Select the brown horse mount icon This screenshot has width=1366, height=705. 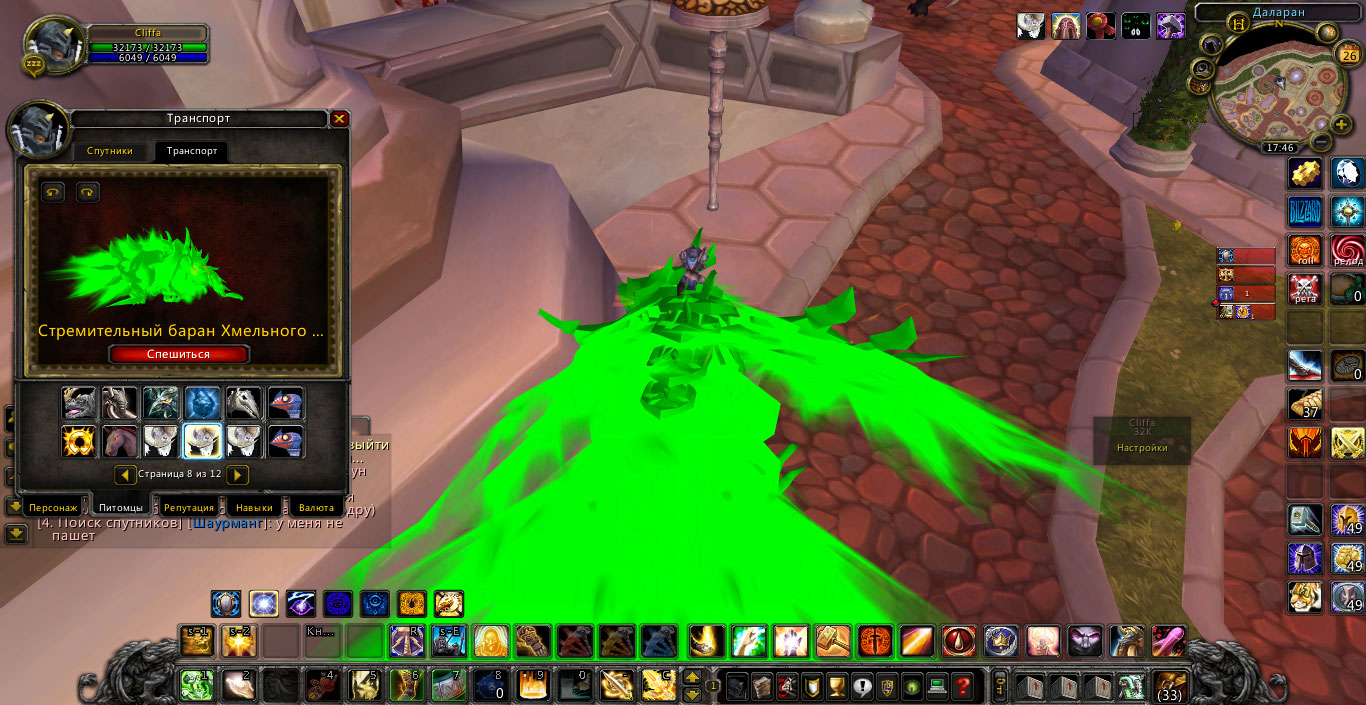[x=121, y=441]
